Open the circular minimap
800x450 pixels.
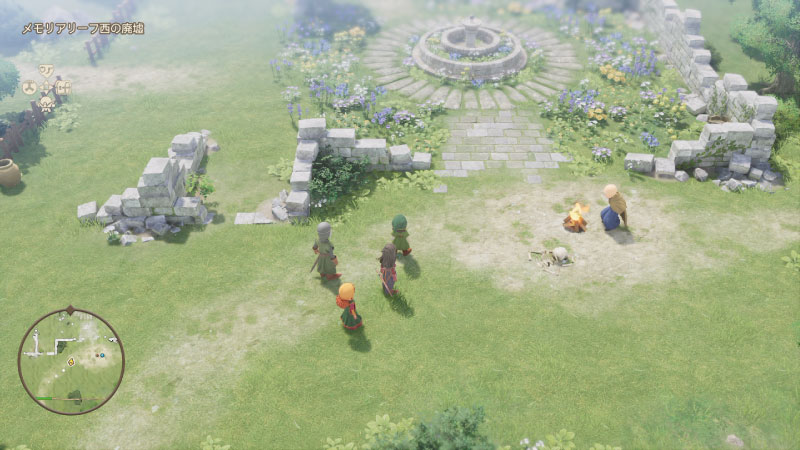[71, 361]
